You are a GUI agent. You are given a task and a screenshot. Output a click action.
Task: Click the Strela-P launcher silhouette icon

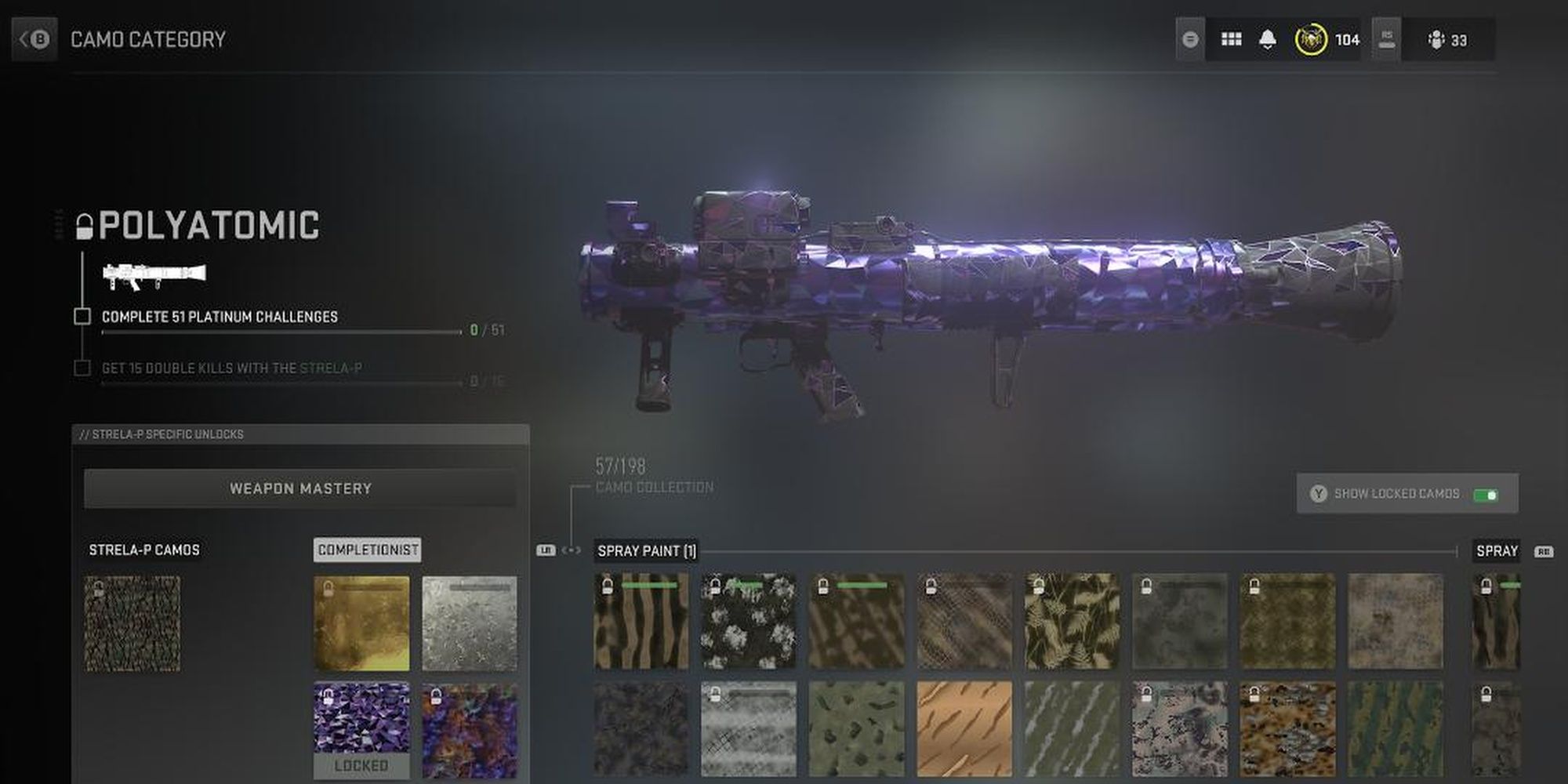156,273
